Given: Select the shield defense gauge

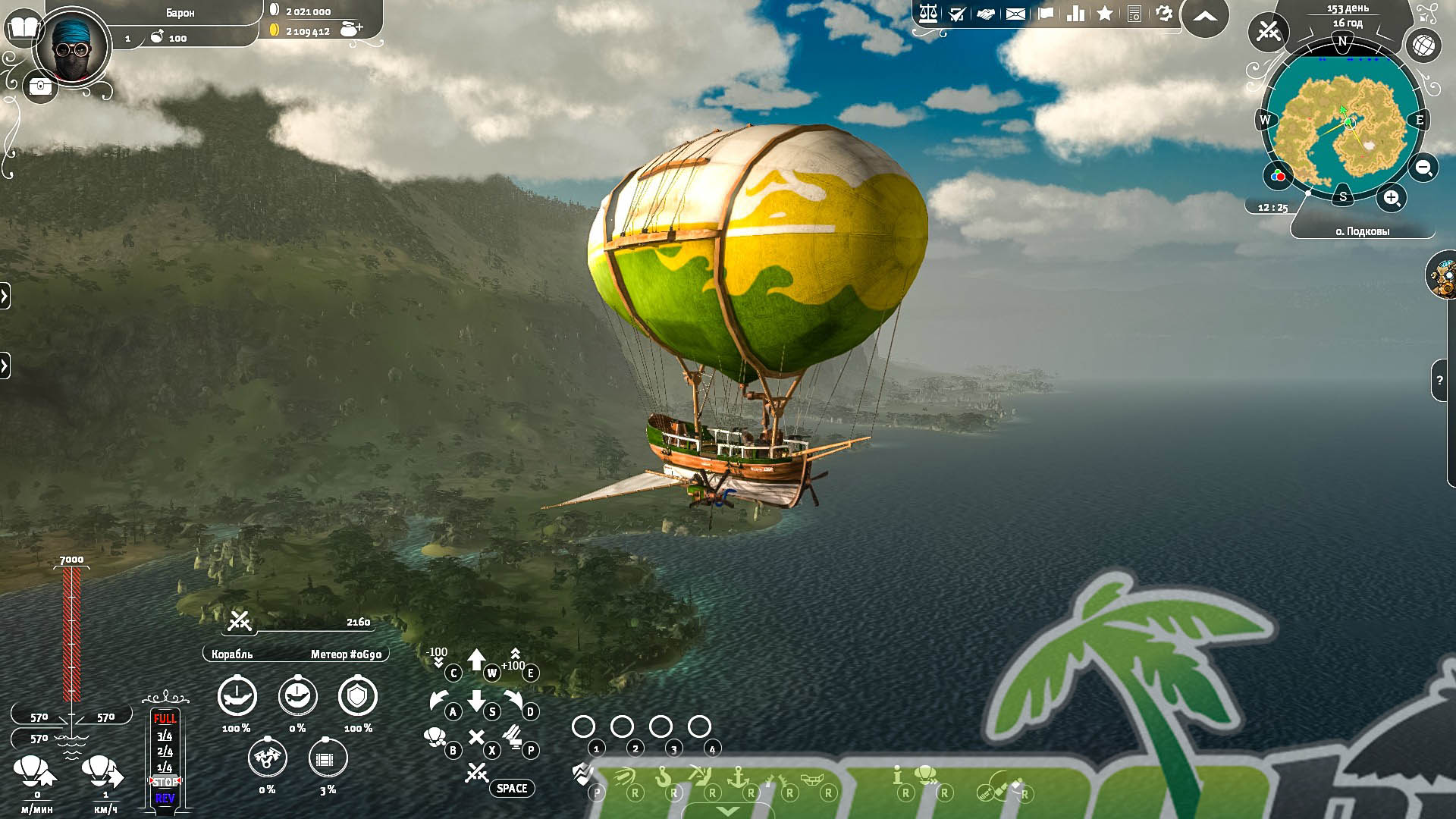Looking at the screenshot, I should [357, 696].
